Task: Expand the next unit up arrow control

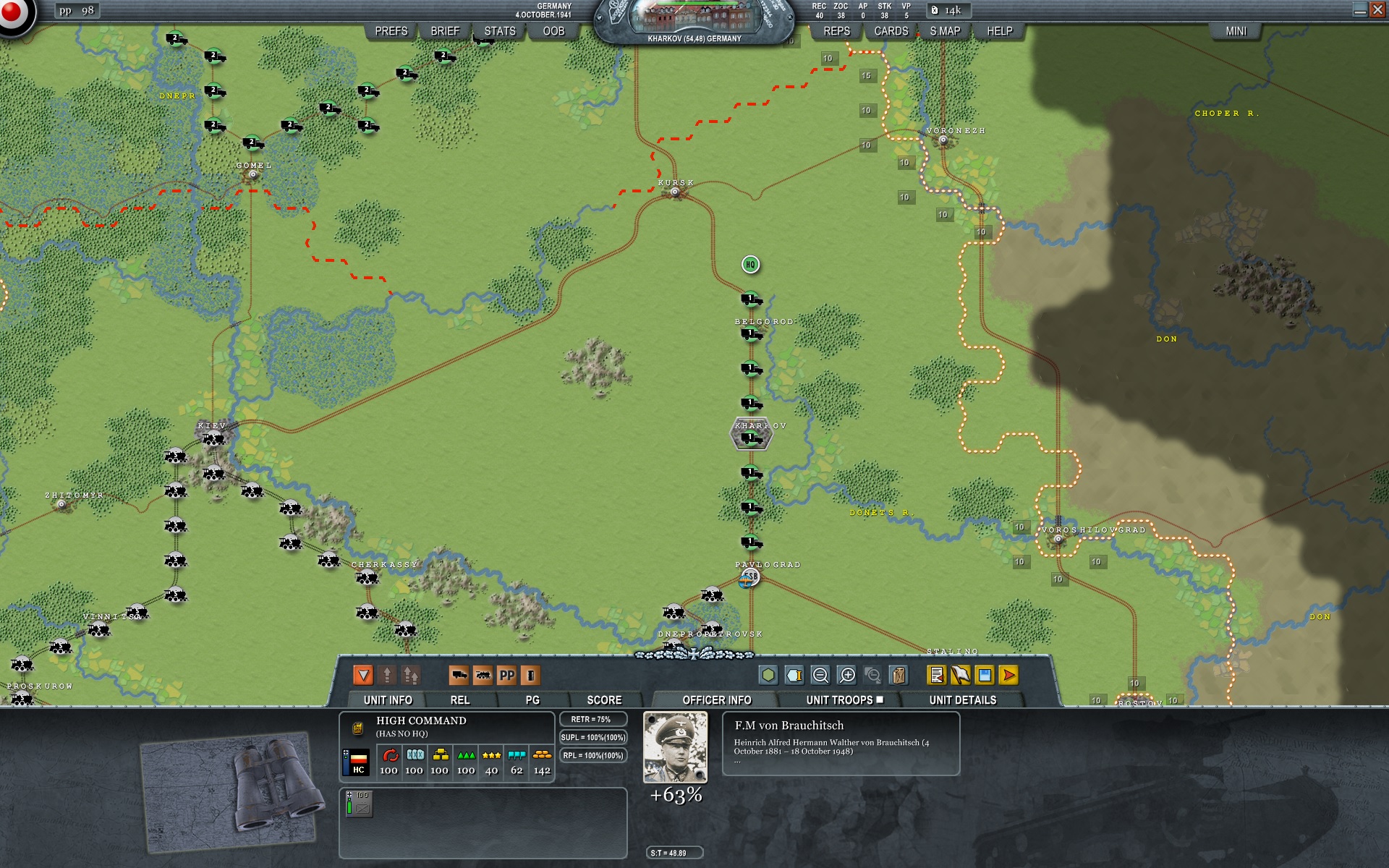Action: pyautogui.click(x=387, y=676)
